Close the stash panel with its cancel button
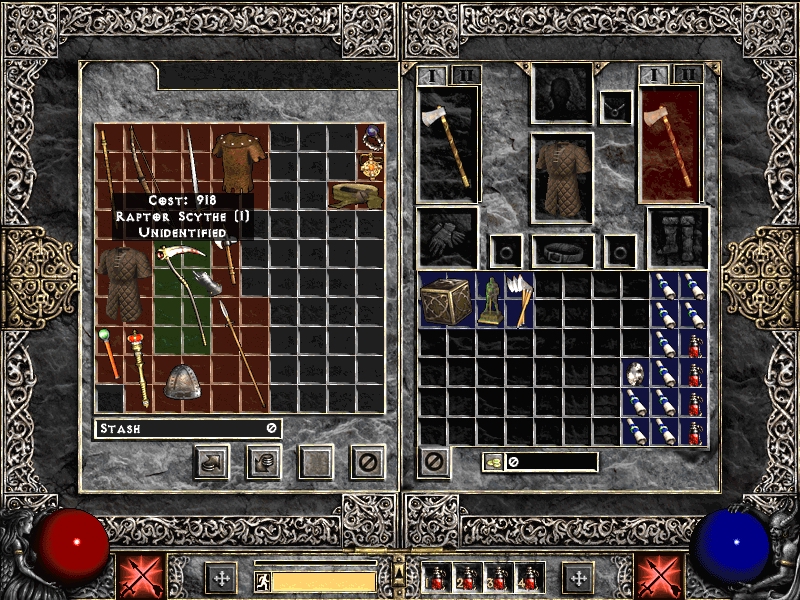The height and width of the screenshot is (600, 800). pos(367,461)
